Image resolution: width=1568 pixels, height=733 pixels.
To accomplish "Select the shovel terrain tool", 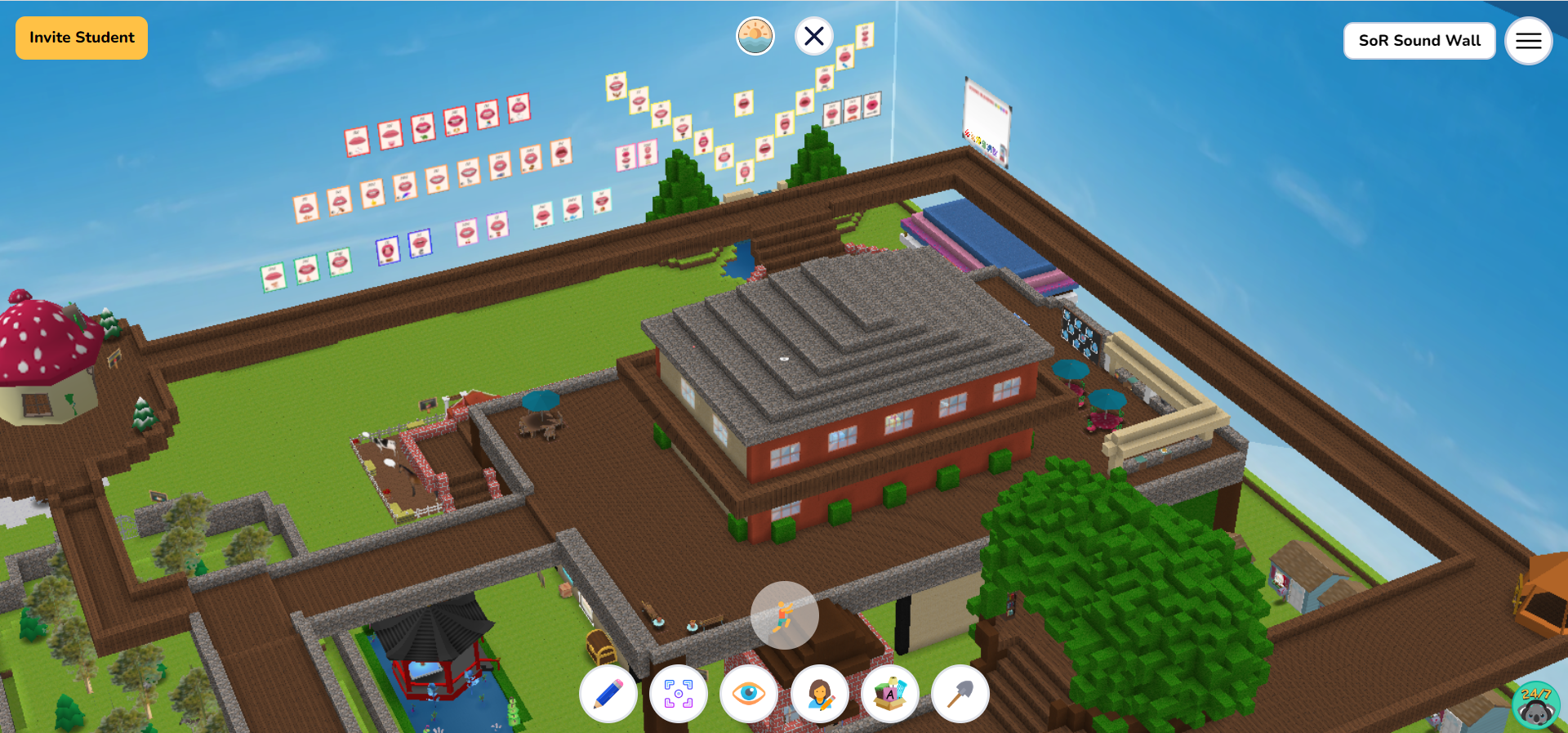I will tap(960, 694).
